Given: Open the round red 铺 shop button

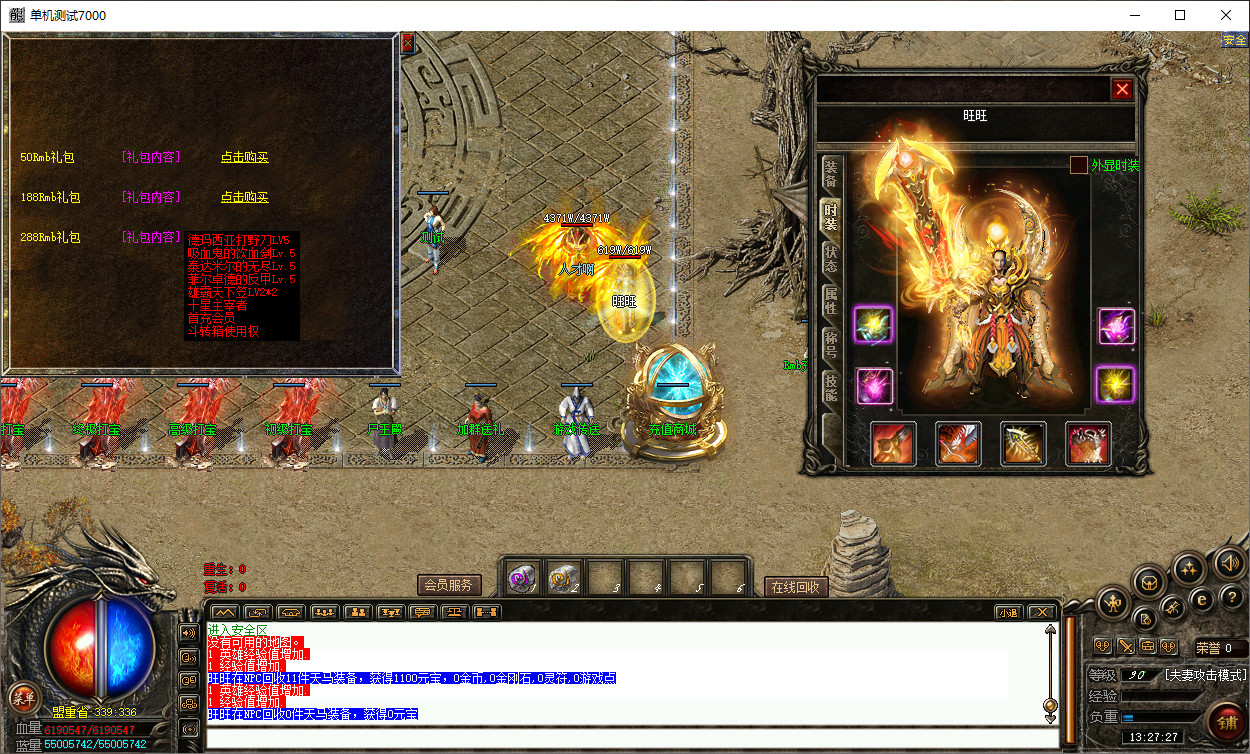Looking at the screenshot, I should click(x=1225, y=719).
